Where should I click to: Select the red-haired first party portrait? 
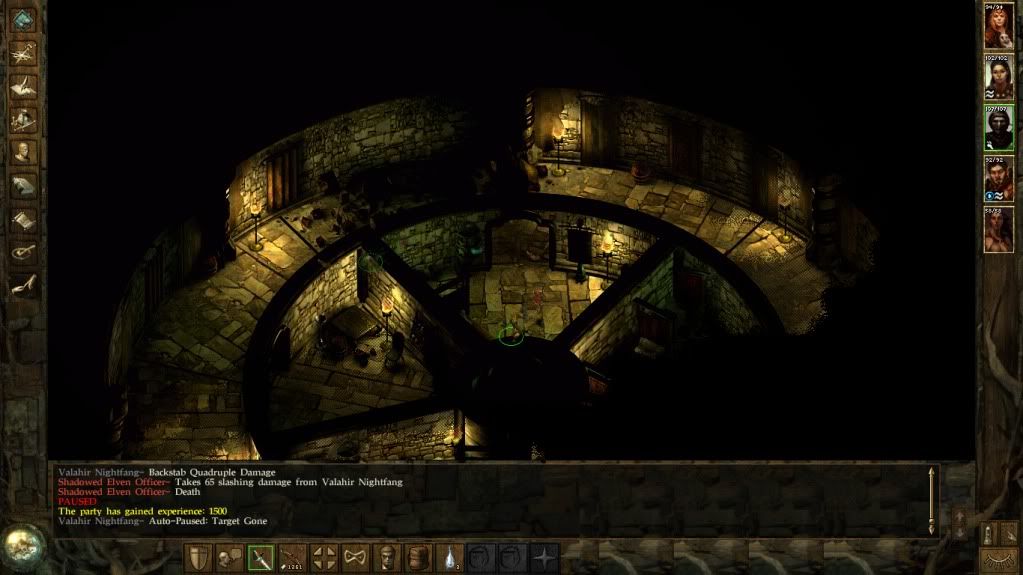[998, 27]
